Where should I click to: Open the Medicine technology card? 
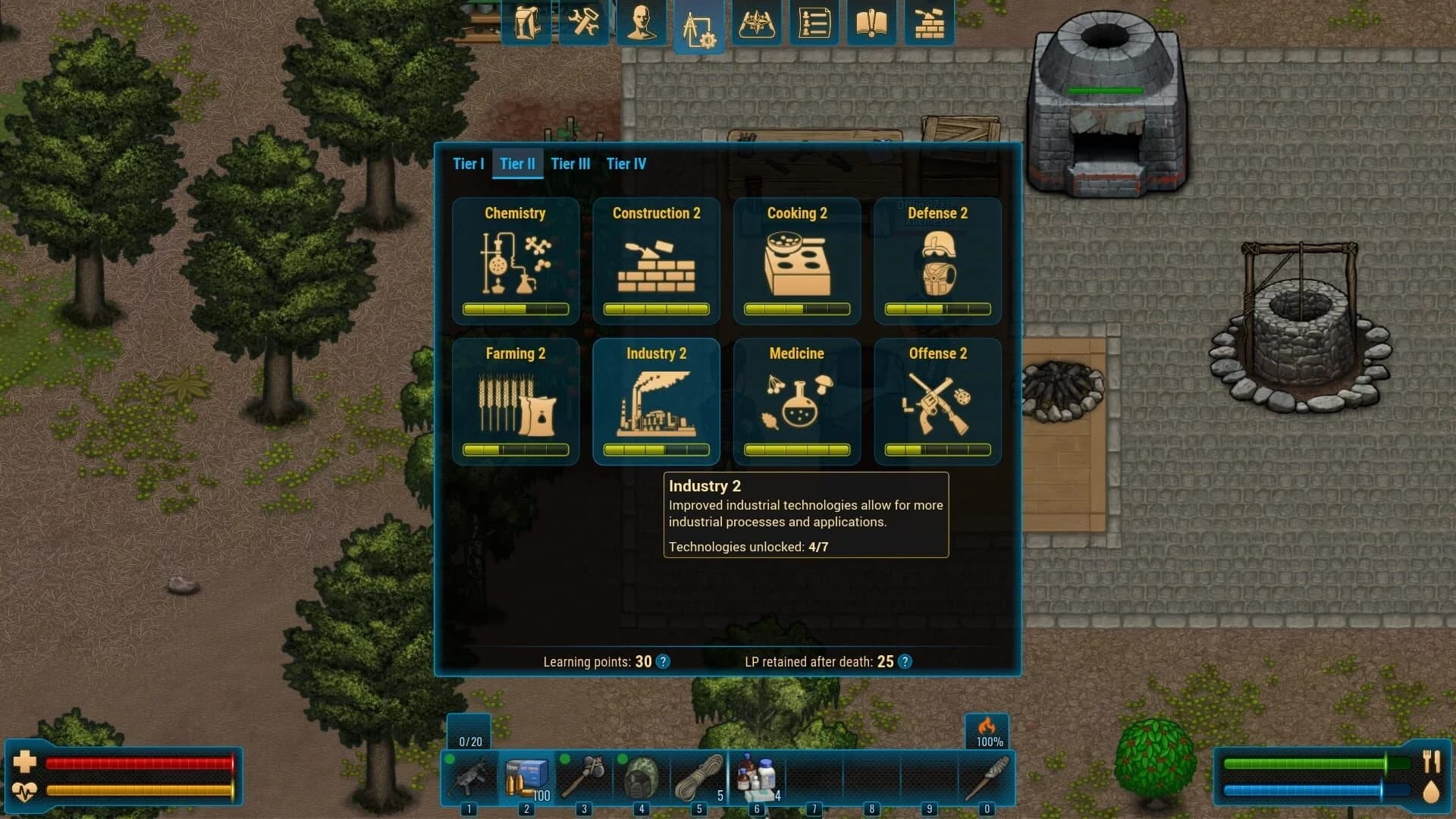797,402
